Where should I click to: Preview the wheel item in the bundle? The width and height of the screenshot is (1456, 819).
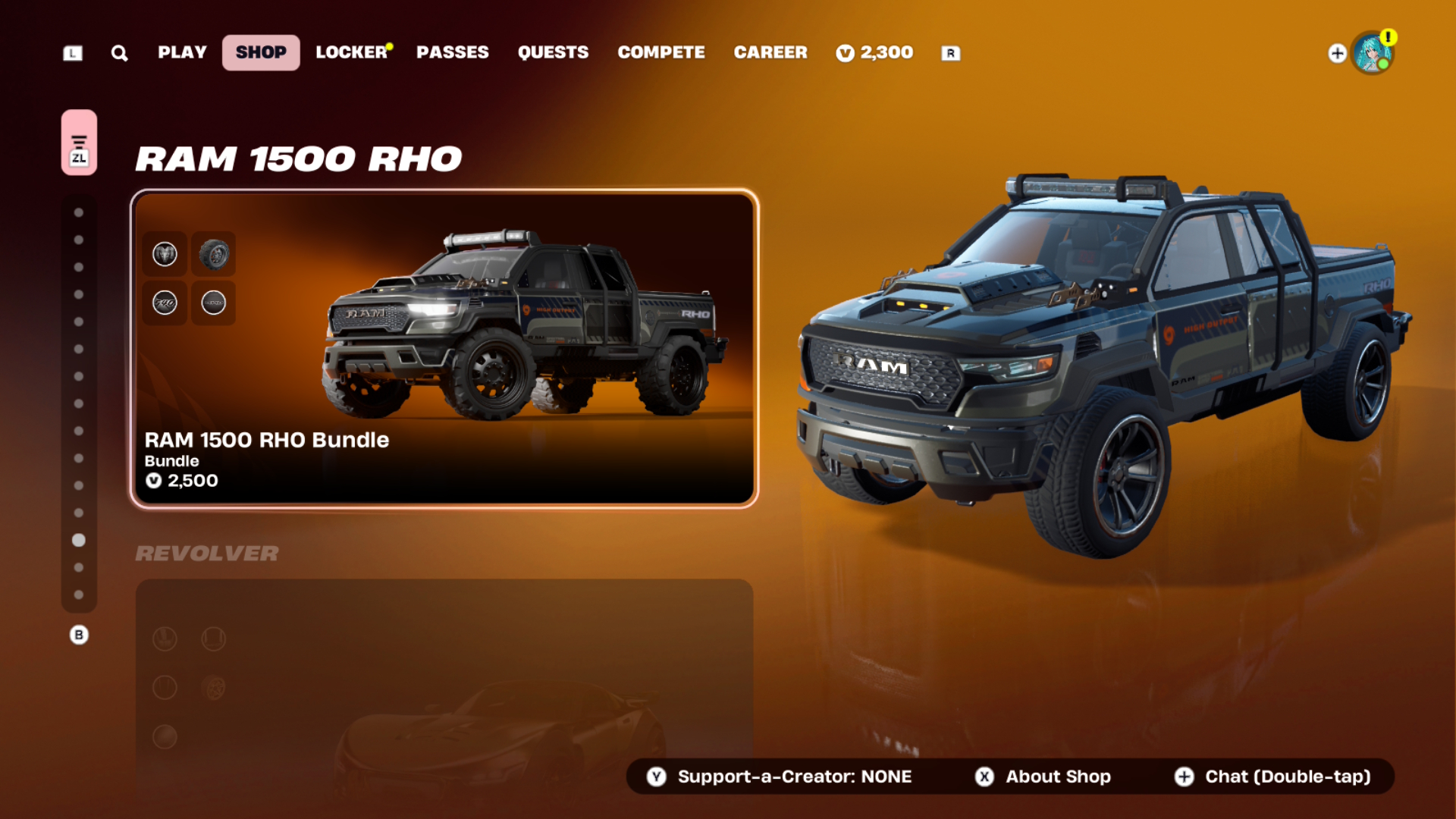point(214,254)
